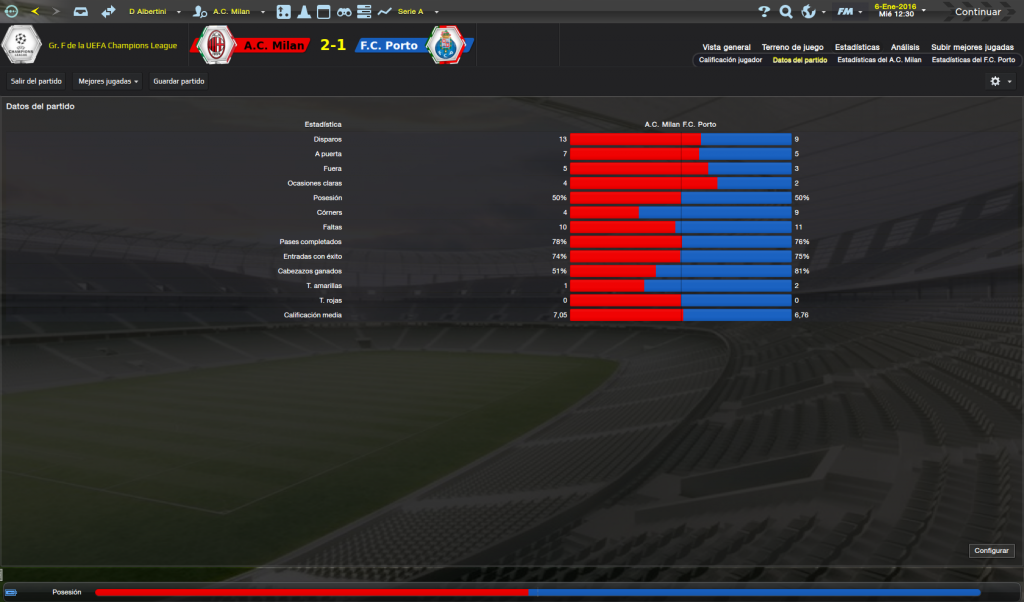The width and height of the screenshot is (1024, 602).
Task: Open the question mark help
Action: (764, 12)
